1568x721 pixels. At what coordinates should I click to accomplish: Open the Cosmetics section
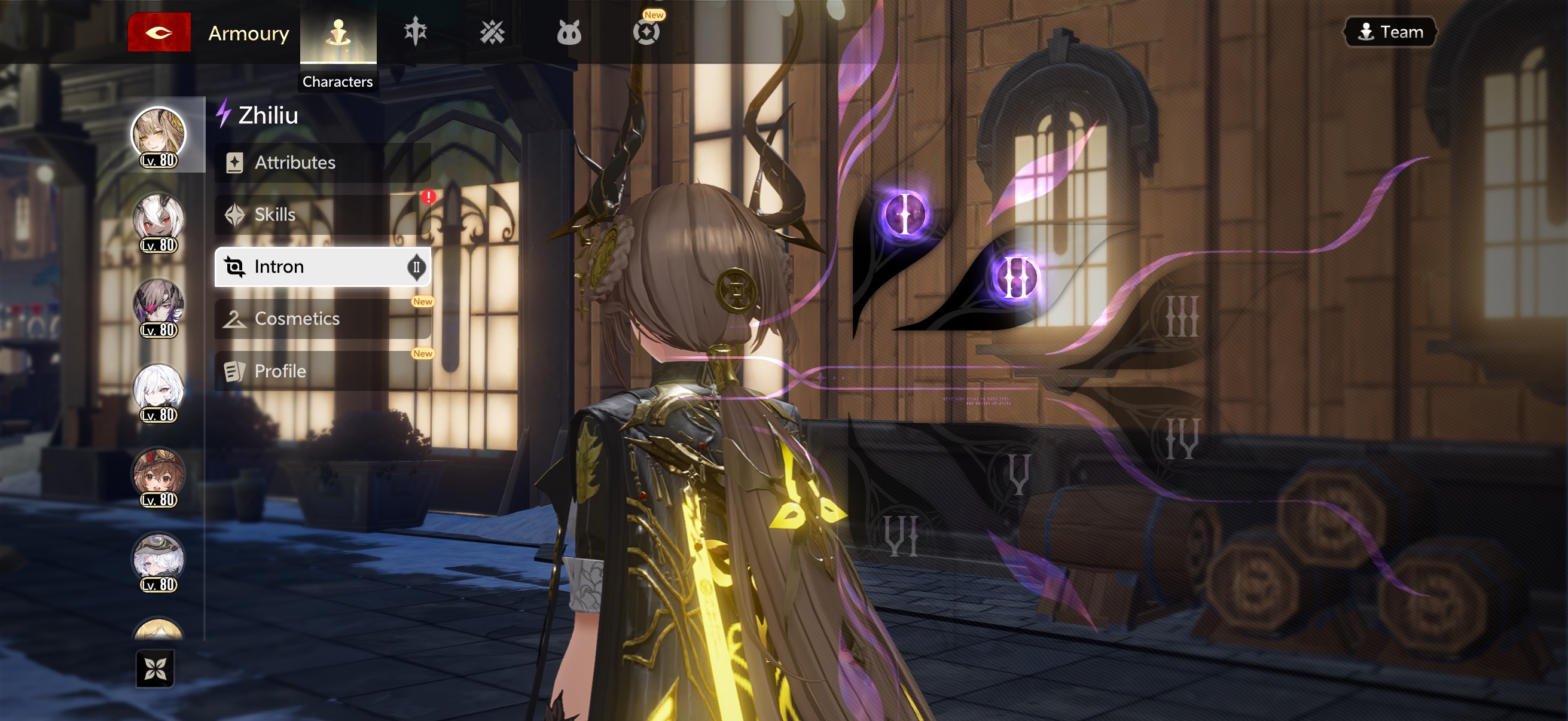pos(322,319)
